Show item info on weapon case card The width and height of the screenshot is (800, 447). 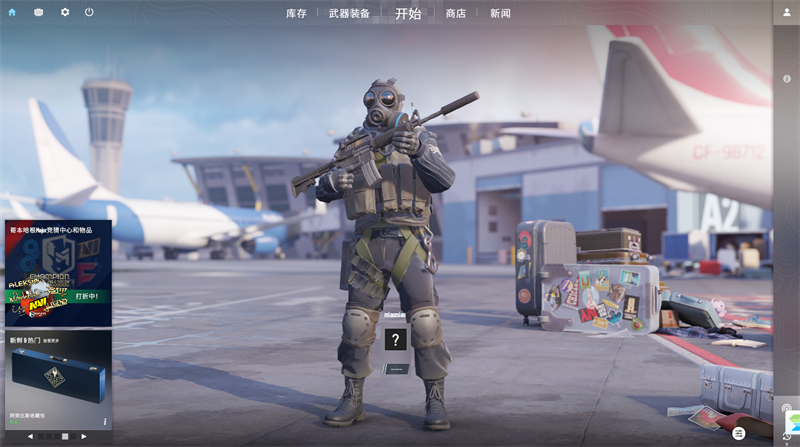(105, 421)
